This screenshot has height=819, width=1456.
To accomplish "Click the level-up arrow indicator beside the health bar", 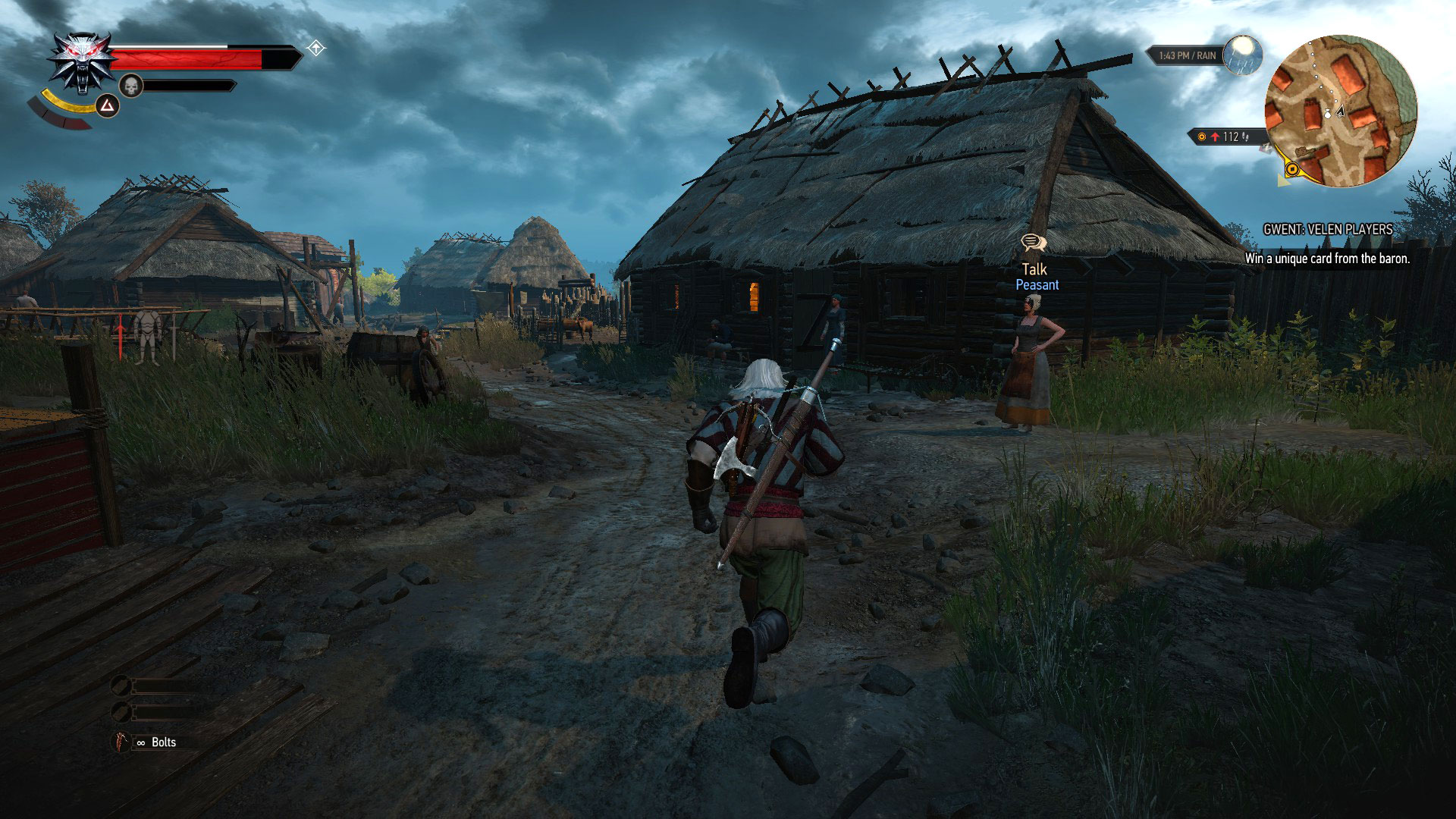I will (318, 48).
